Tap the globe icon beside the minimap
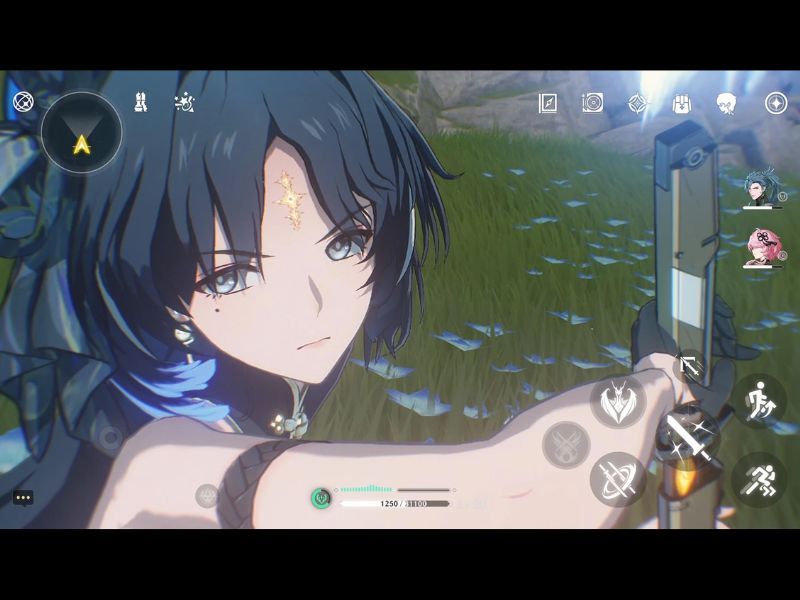This screenshot has height=600, width=800. [23, 101]
